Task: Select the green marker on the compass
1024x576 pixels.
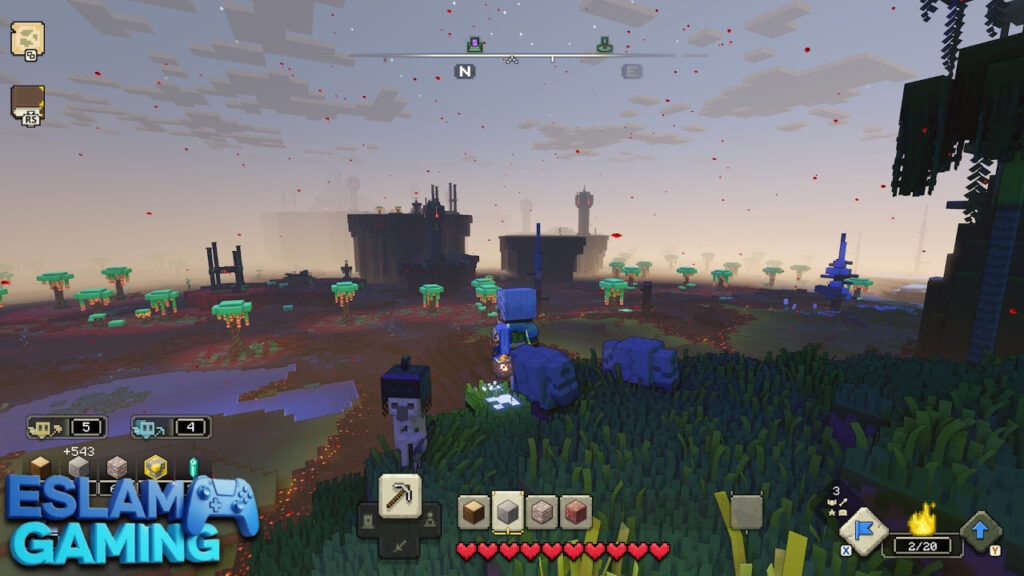Action: coord(604,45)
